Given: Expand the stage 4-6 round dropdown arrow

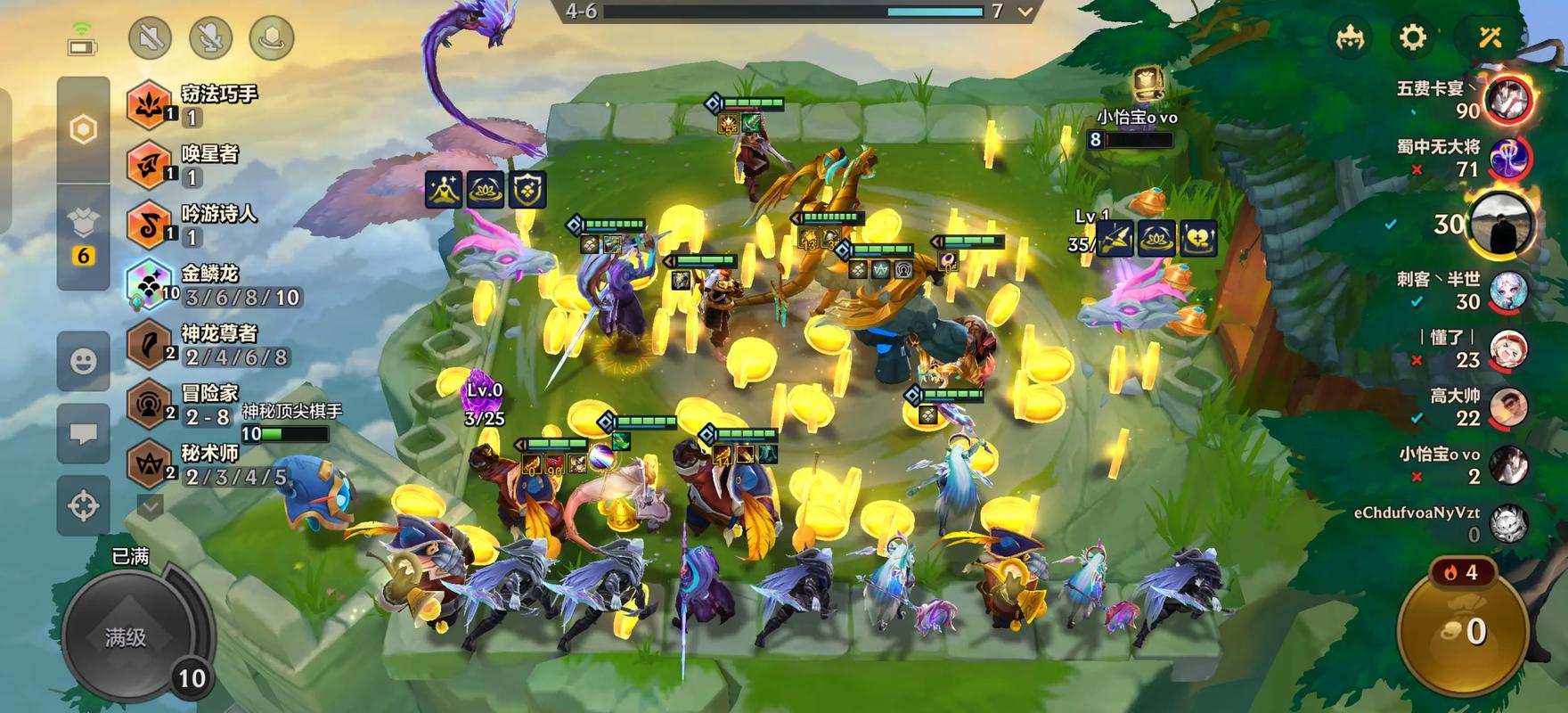Looking at the screenshot, I should click(1025, 12).
